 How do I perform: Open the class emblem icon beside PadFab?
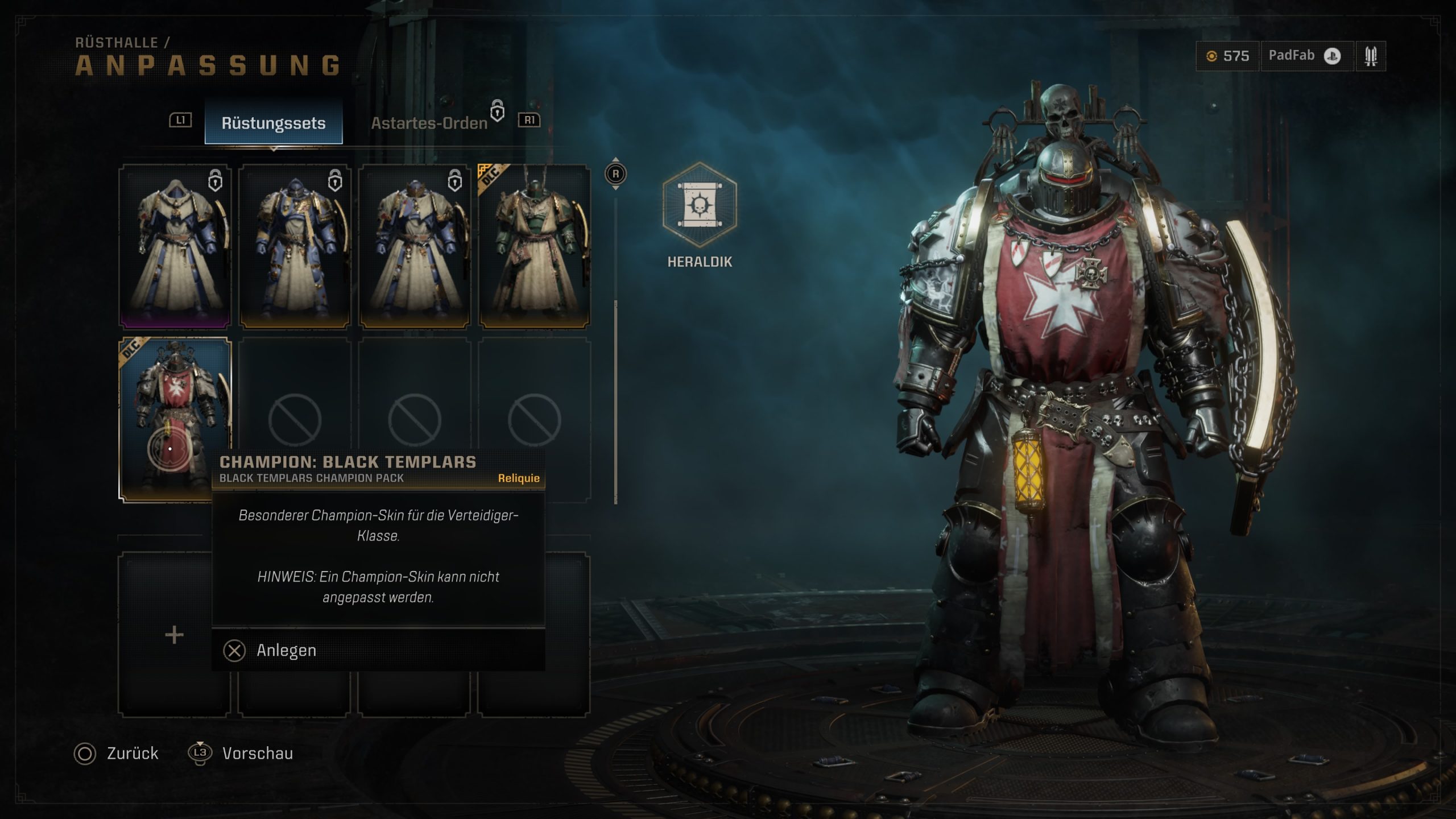tap(1371, 56)
